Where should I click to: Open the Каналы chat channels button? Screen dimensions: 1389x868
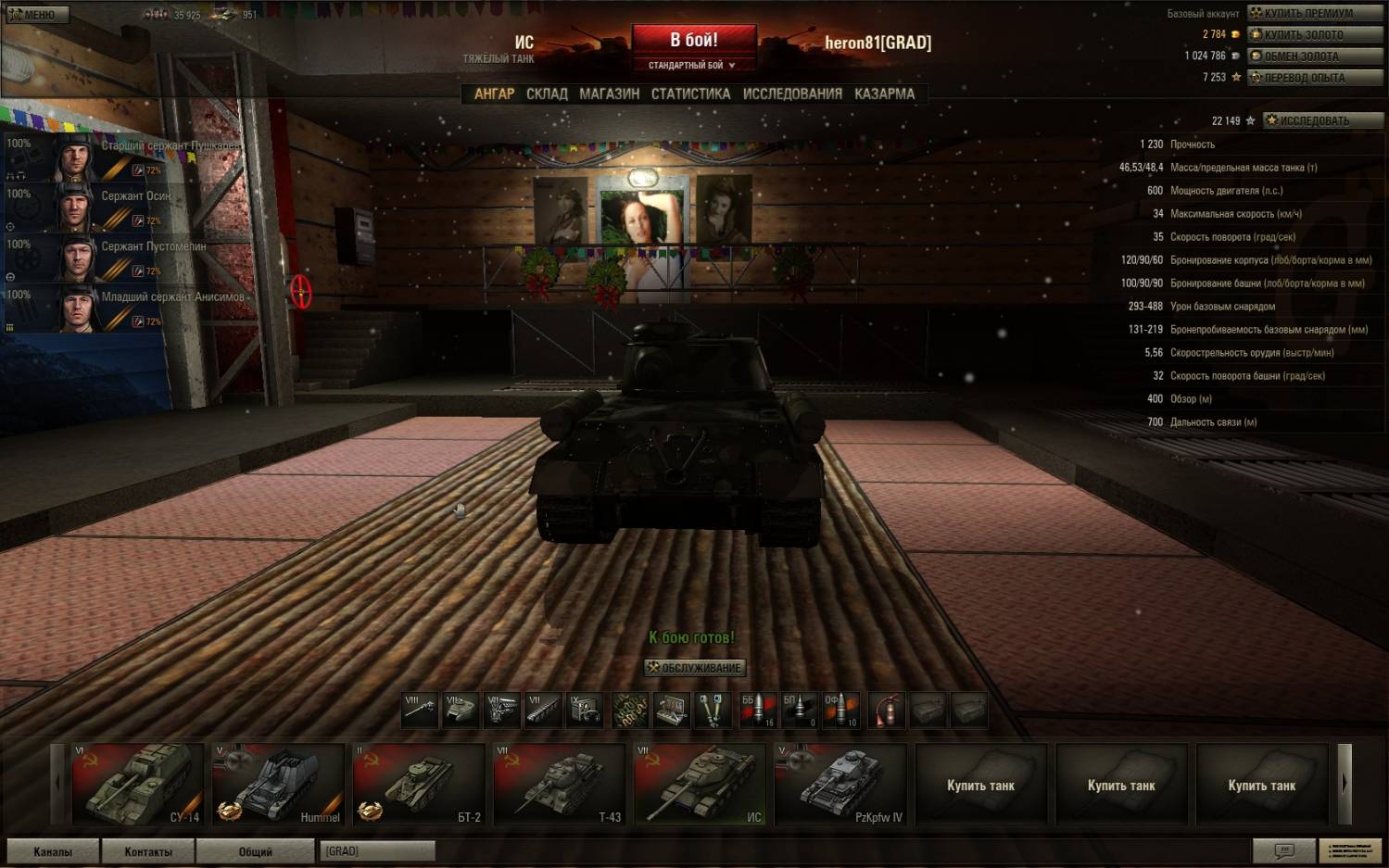(x=53, y=851)
